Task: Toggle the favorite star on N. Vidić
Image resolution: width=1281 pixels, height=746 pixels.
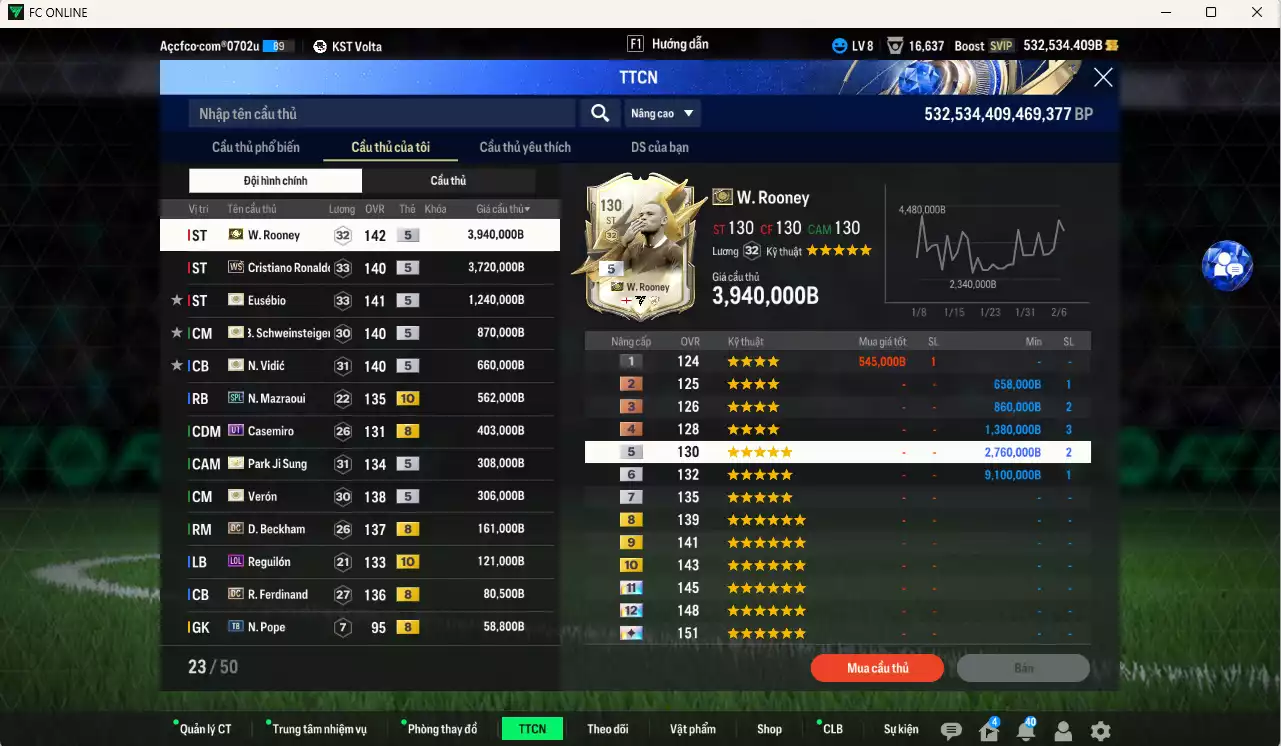Action: [x=175, y=365]
